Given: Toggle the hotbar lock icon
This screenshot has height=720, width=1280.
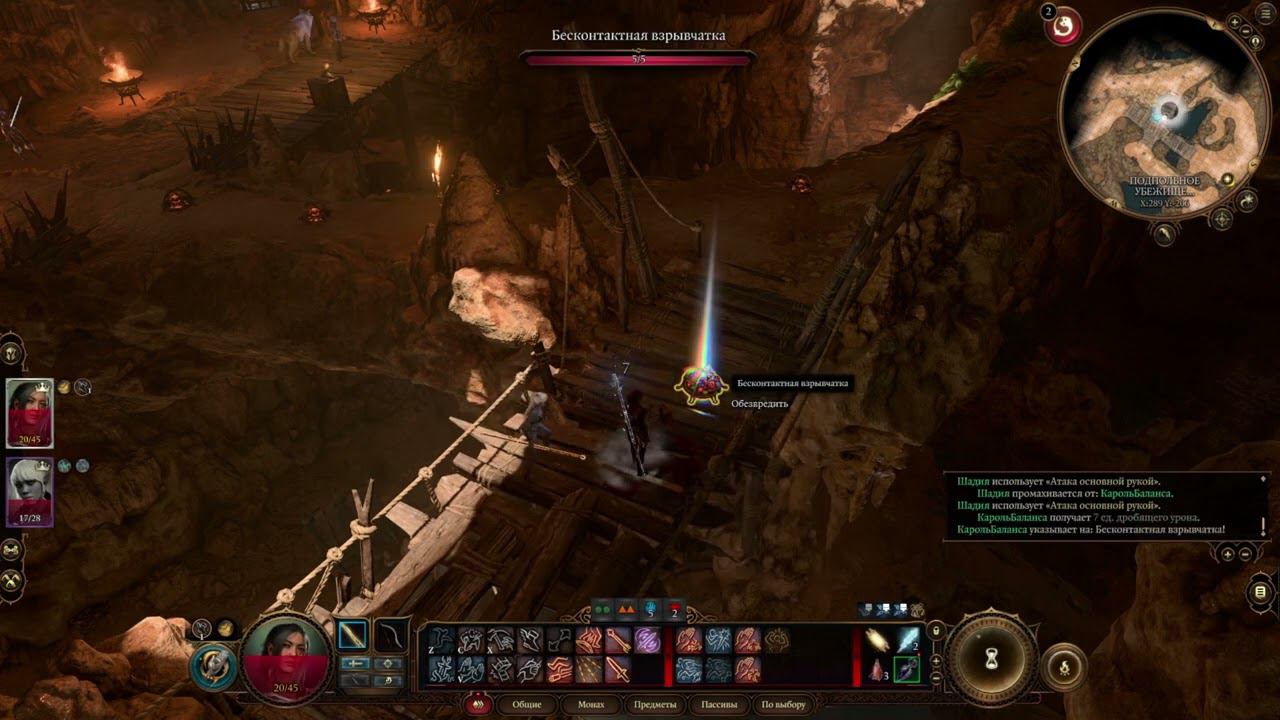Looking at the screenshot, I should [x=936, y=631].
